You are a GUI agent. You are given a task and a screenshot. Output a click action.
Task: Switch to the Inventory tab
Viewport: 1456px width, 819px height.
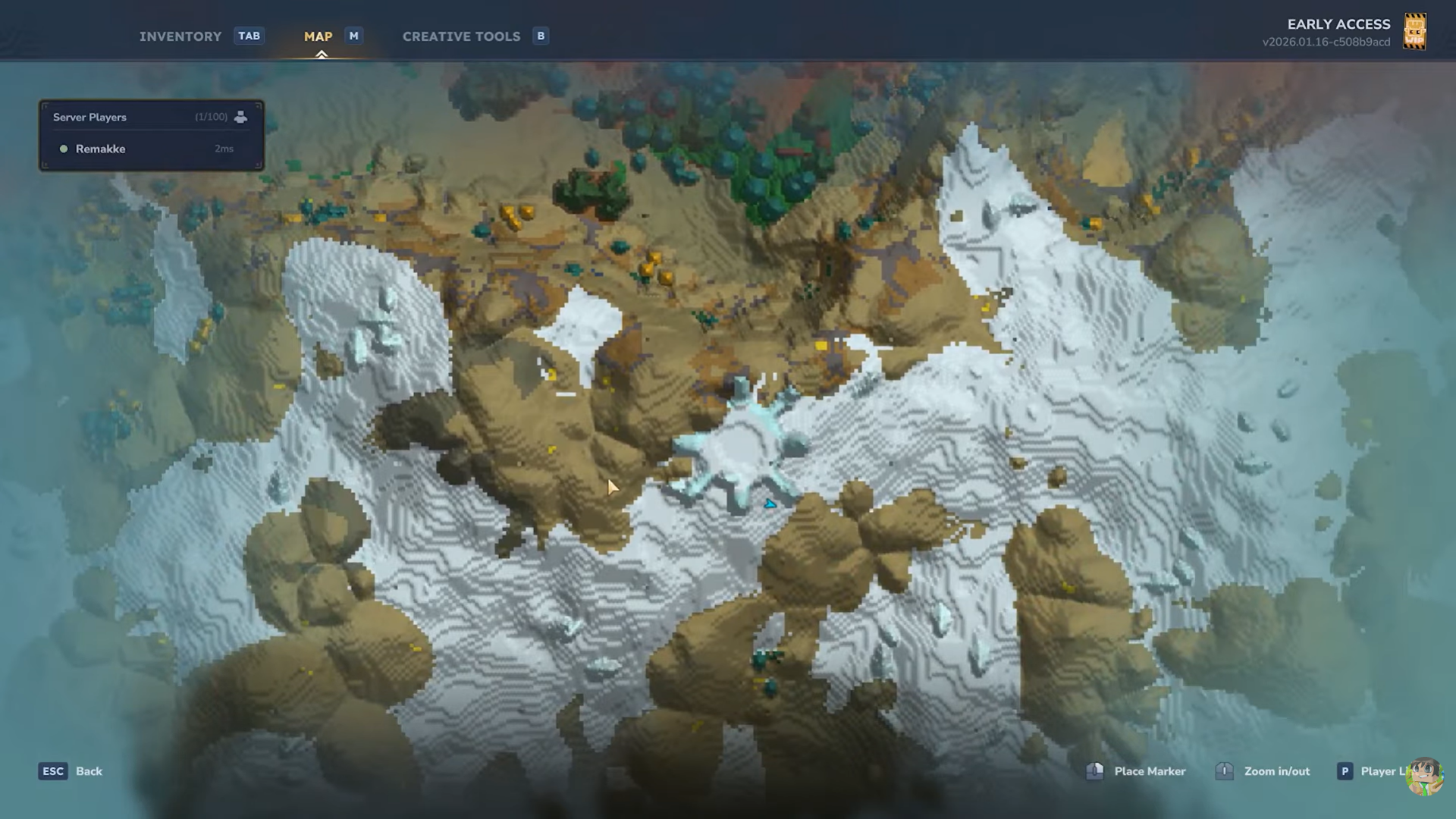(180, 36)
